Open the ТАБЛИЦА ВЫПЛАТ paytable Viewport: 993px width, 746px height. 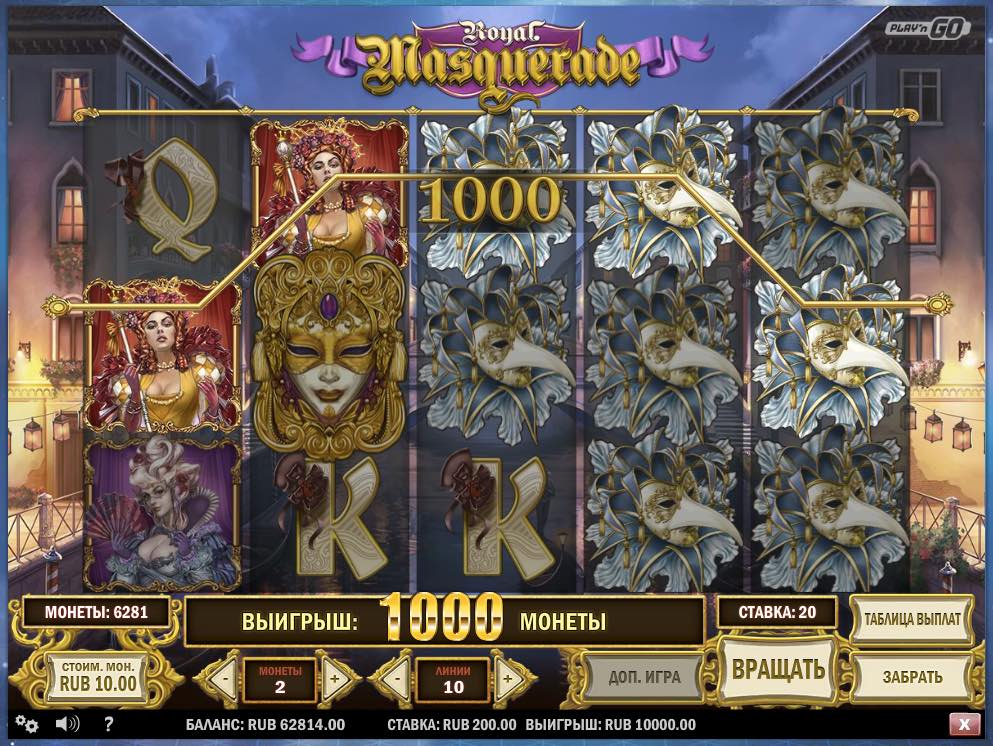tap(912, 618)
